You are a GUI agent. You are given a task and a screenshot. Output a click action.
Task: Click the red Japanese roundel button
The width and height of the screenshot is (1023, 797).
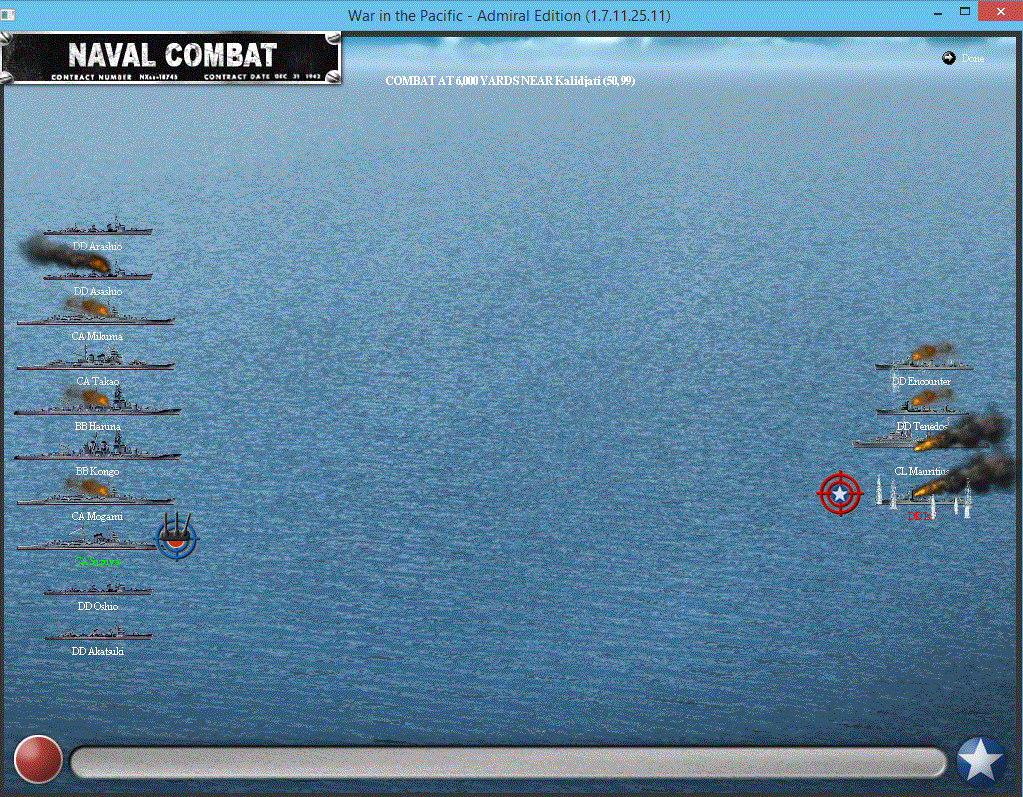(x=39, y=759)
